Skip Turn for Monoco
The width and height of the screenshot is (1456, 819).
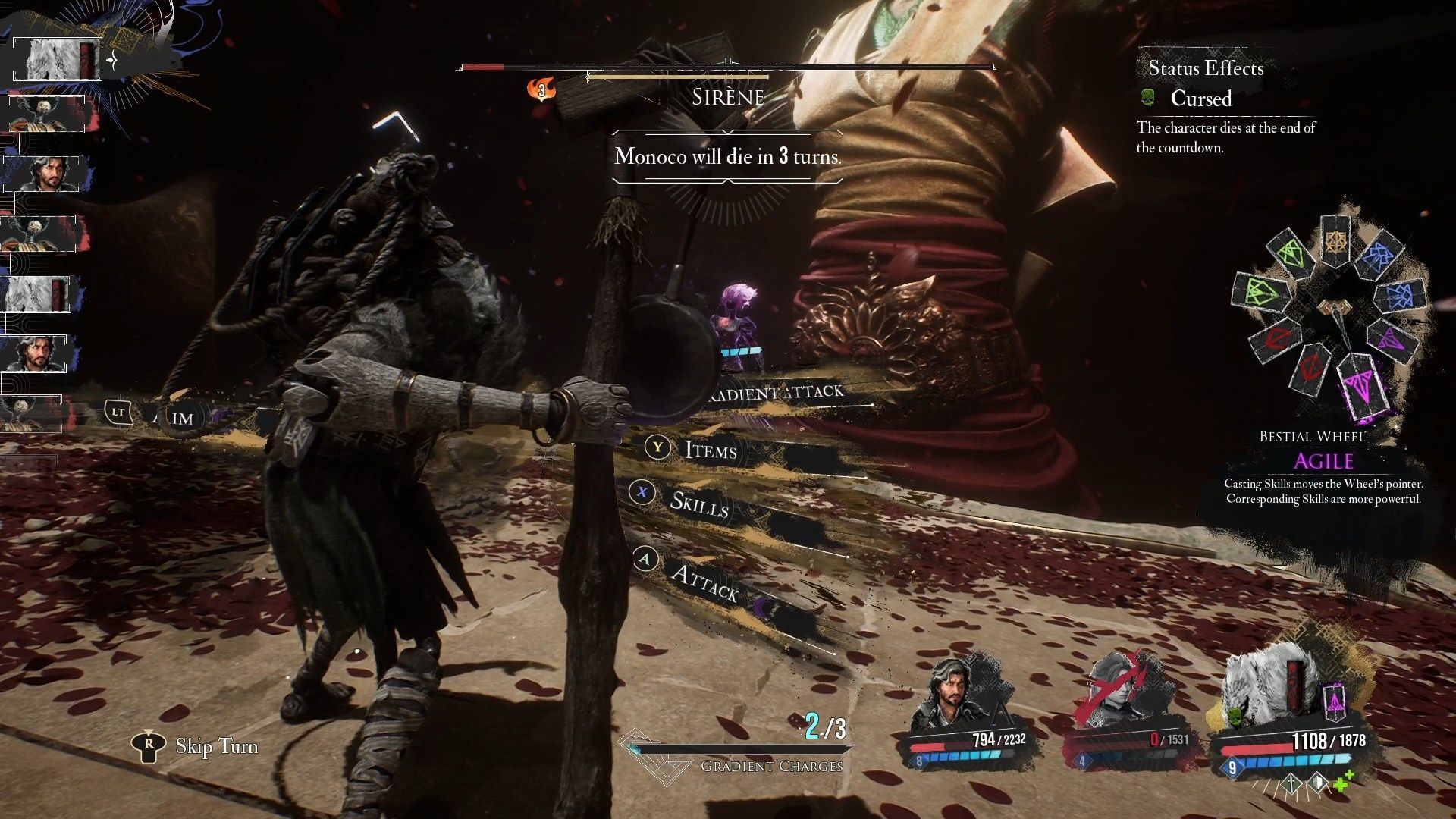[x=216, y=746]
